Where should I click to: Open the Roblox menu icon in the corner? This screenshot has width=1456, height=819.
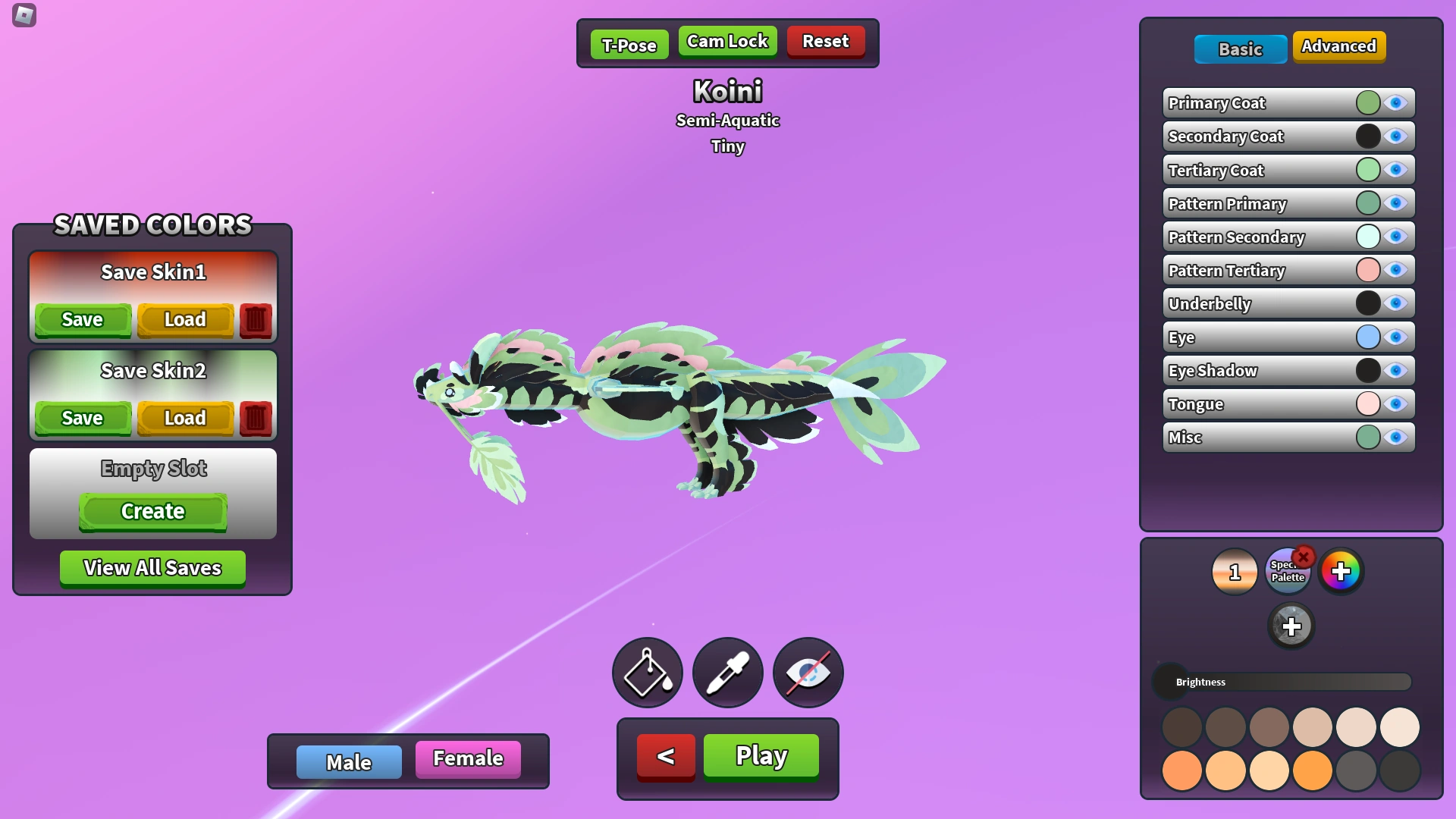pyautogui.click(x=23, y=15)
